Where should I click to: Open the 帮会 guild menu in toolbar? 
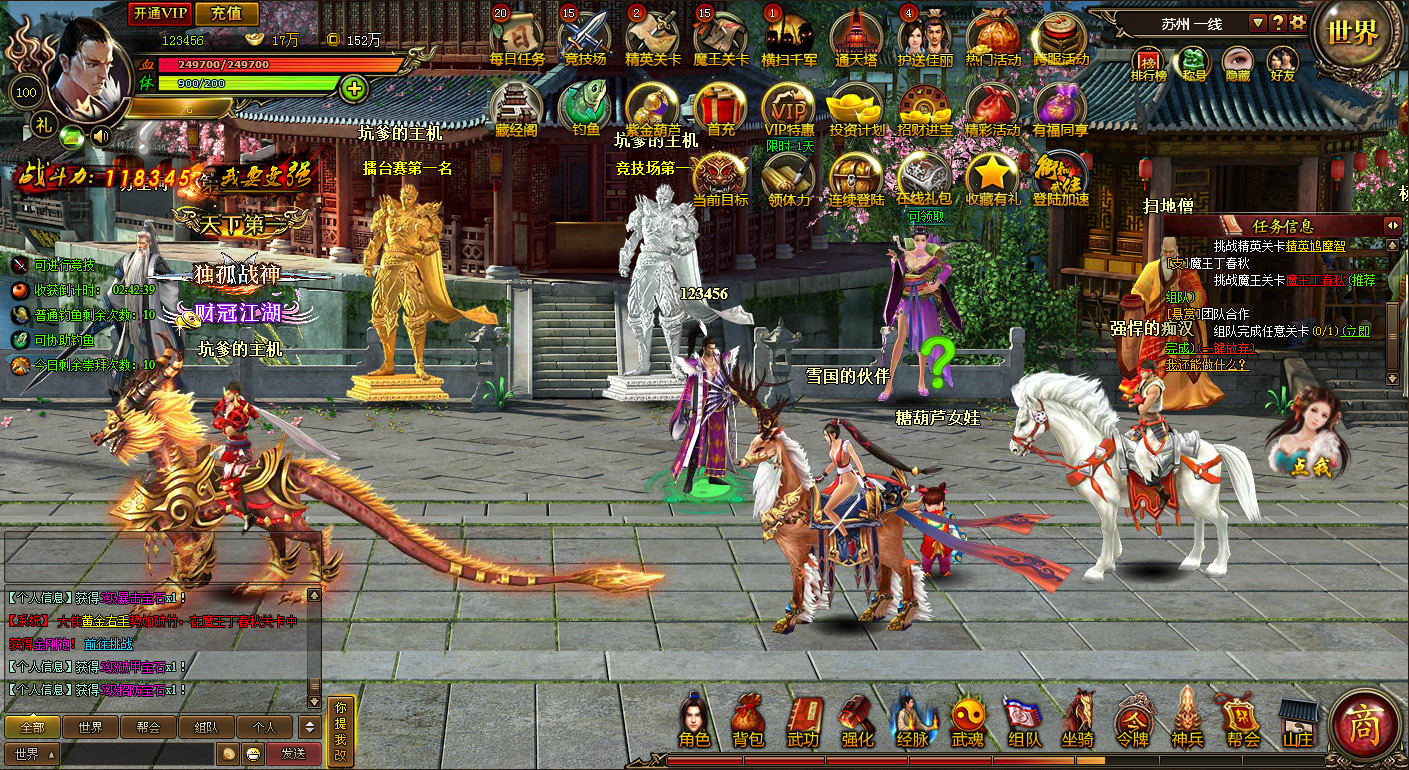click(1243, 720)
